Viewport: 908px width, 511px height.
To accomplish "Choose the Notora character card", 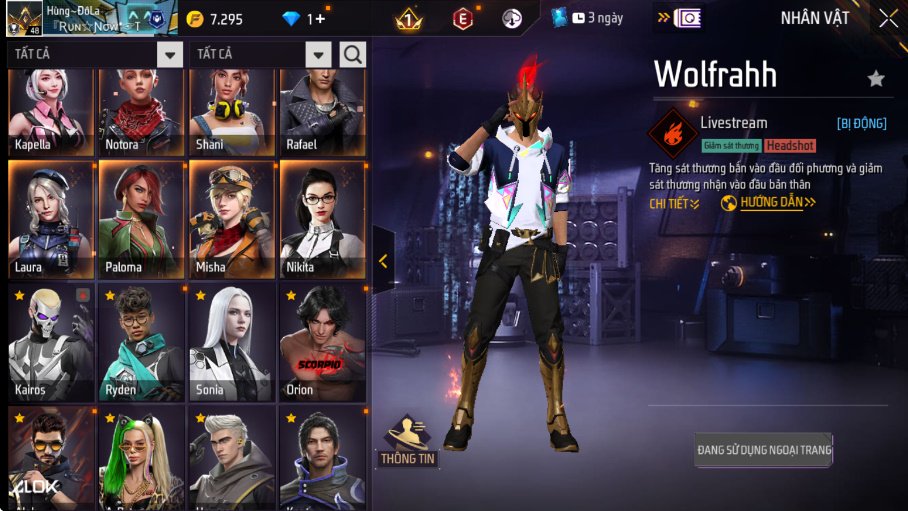I will (x=141, y=112).
